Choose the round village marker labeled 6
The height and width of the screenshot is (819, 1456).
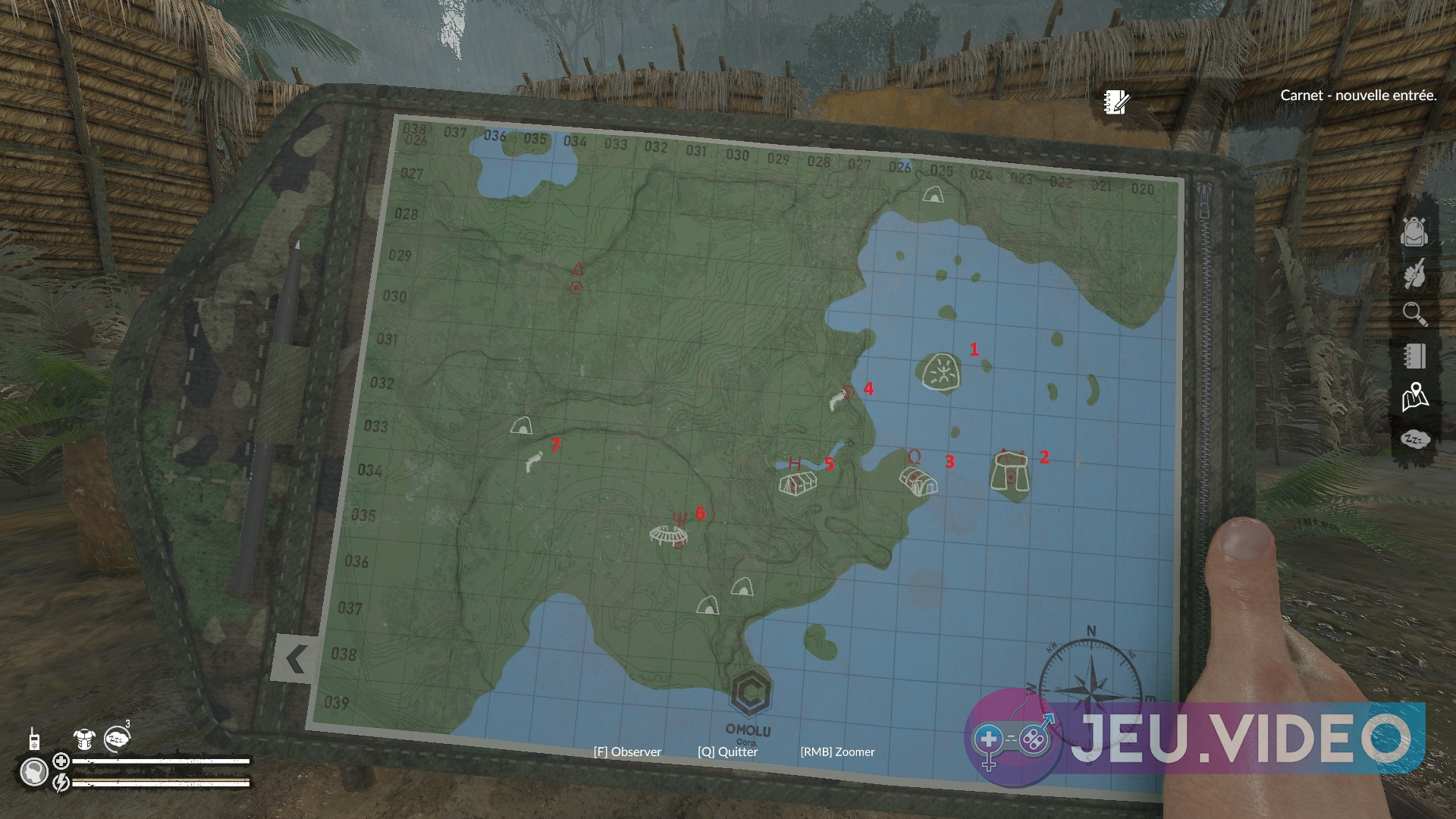670,536
